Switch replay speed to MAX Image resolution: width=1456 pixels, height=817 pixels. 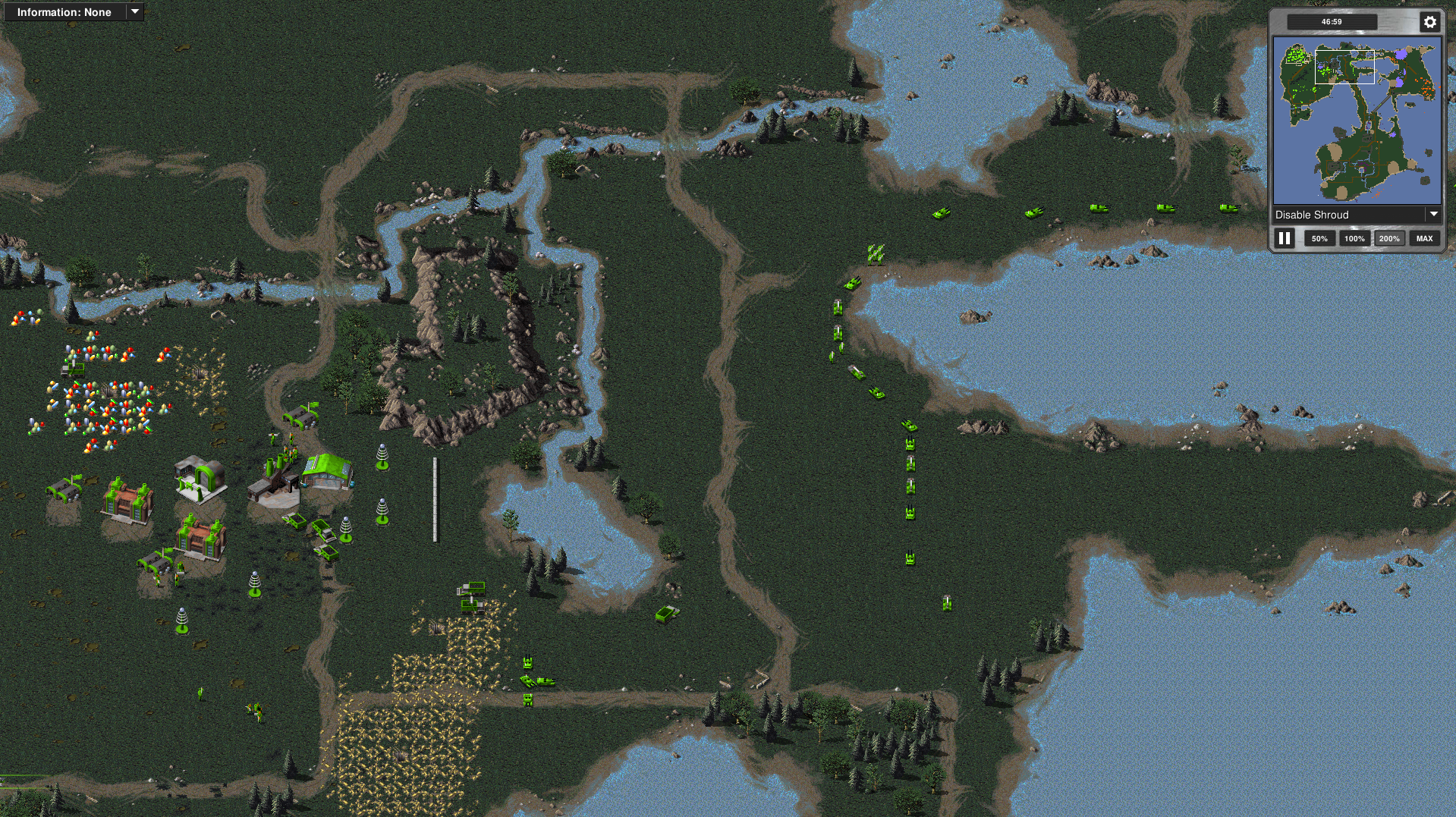[1424, 238]
